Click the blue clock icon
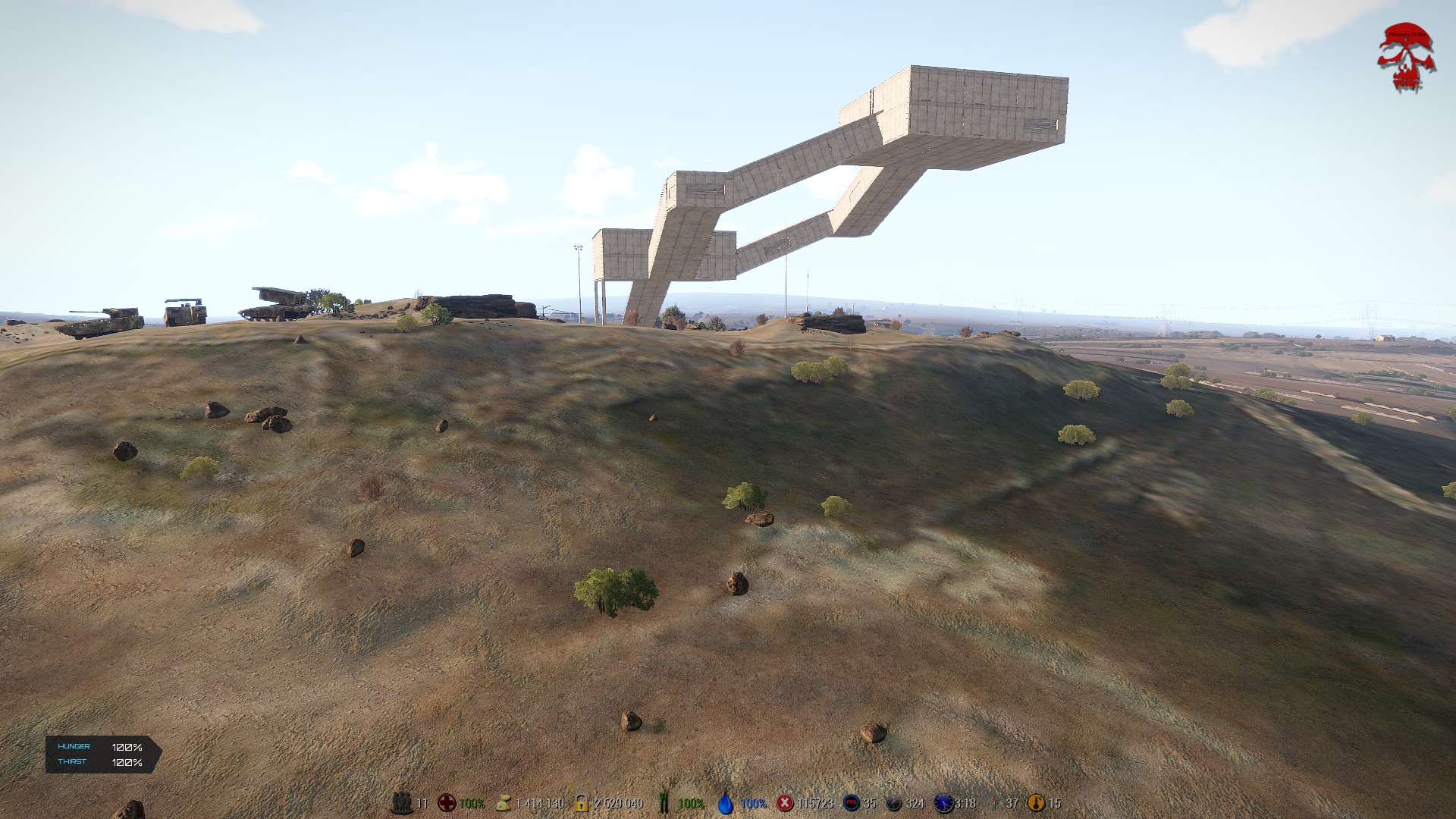 point(943,802)
